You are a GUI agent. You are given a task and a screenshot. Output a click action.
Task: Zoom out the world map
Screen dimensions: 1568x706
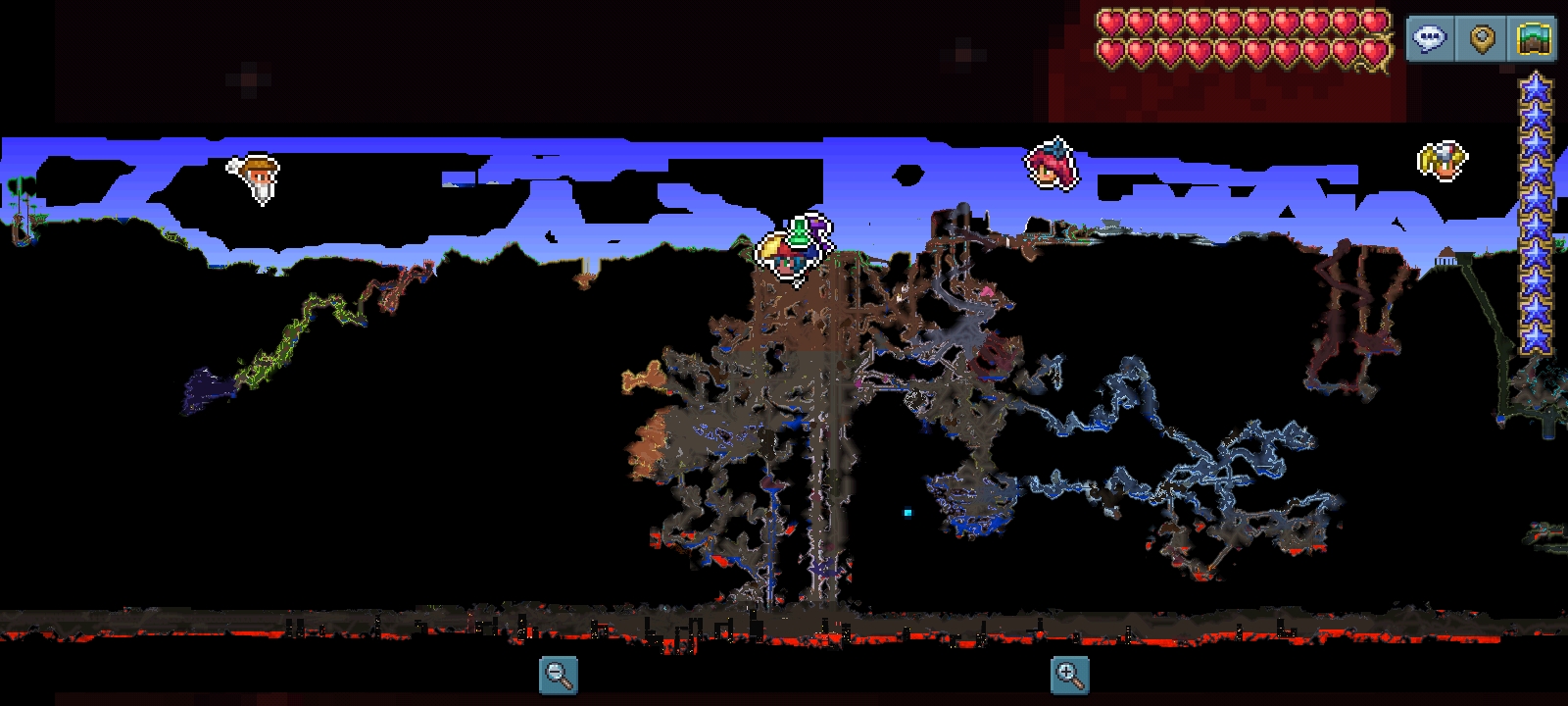coord(559,675)
